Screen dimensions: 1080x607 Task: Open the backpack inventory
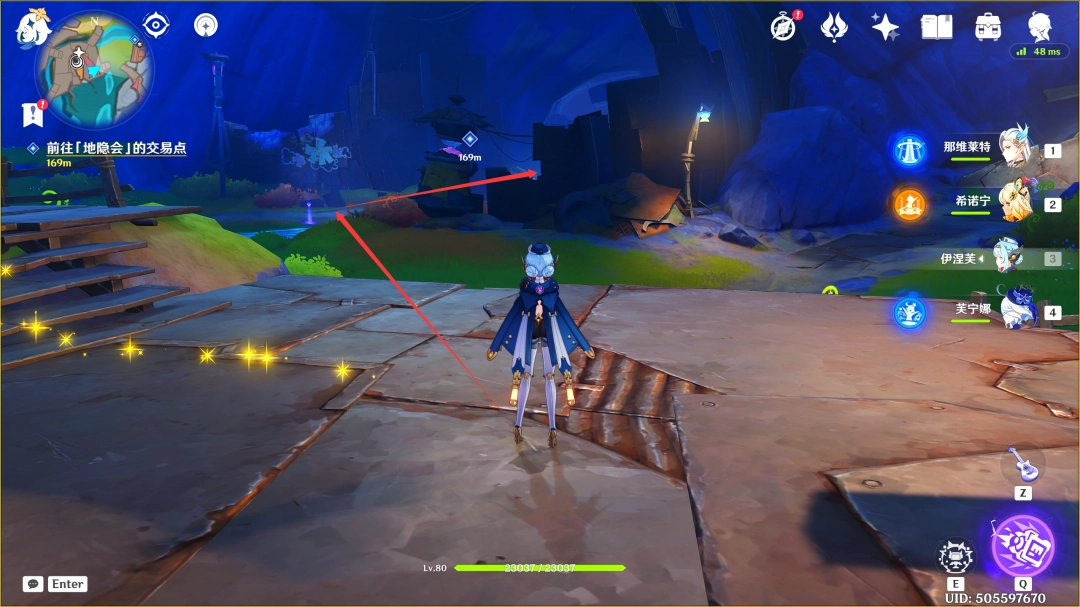(988, 27)
